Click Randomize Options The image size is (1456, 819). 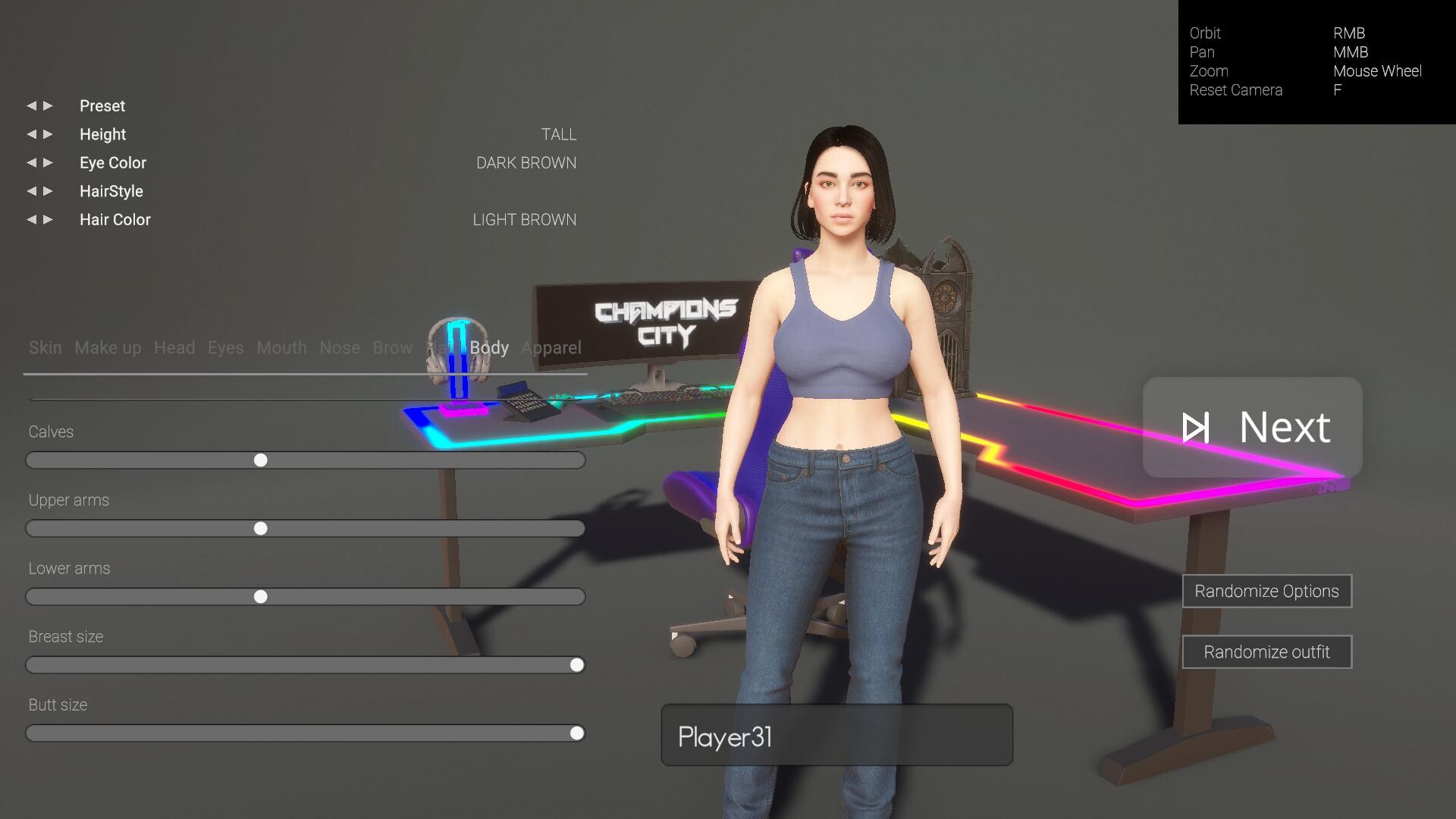coord(1266,591)
